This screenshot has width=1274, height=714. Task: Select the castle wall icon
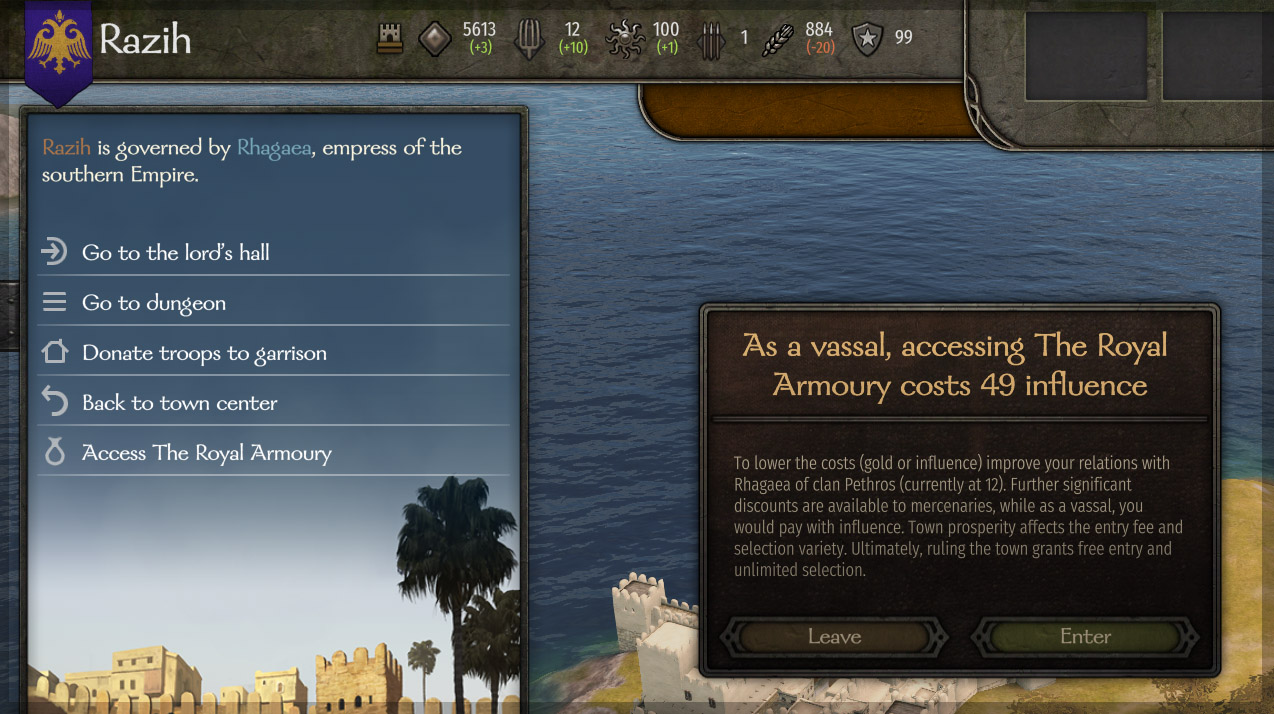pos(390,40)
